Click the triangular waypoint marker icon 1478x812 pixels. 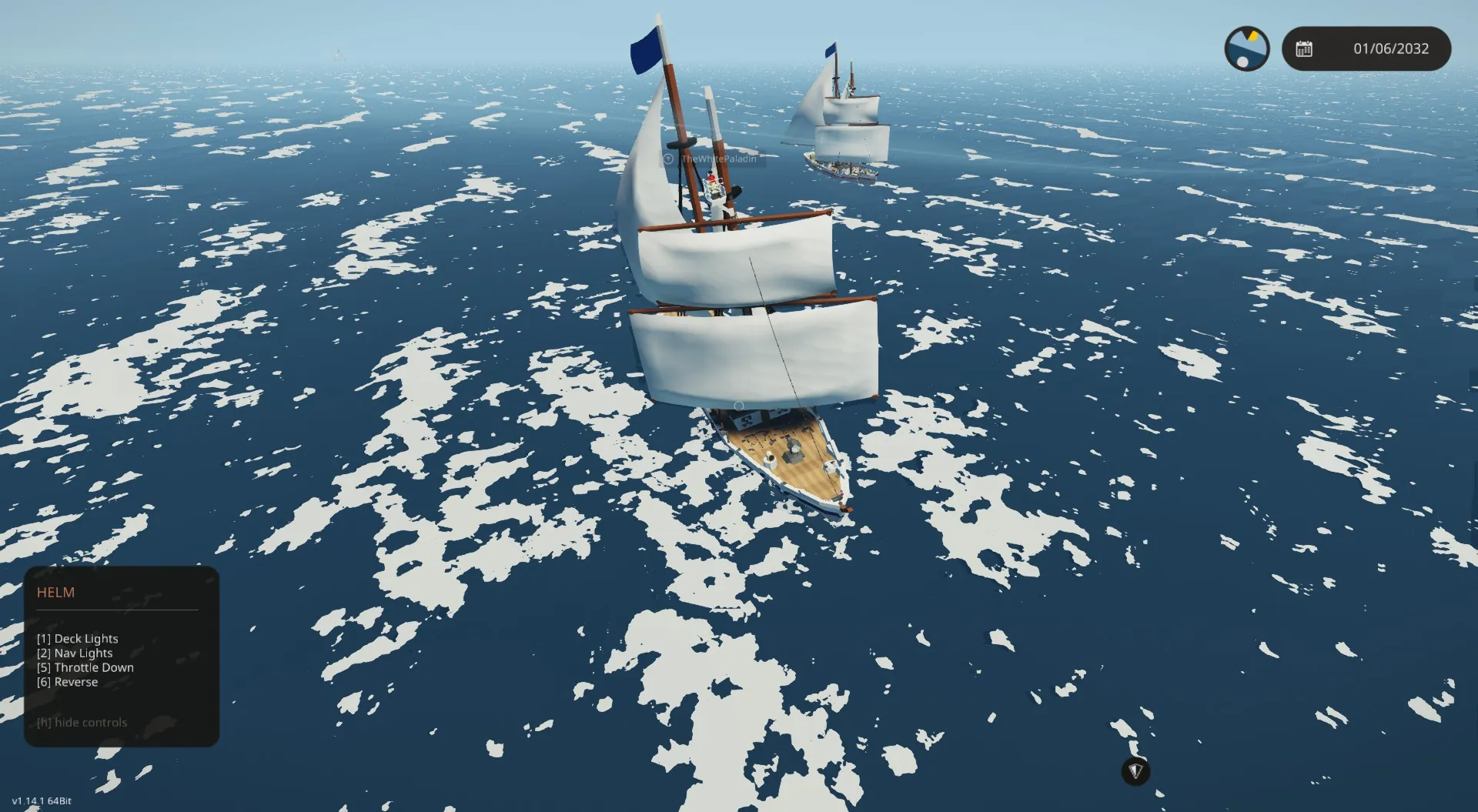click(x=1135, y=770)
